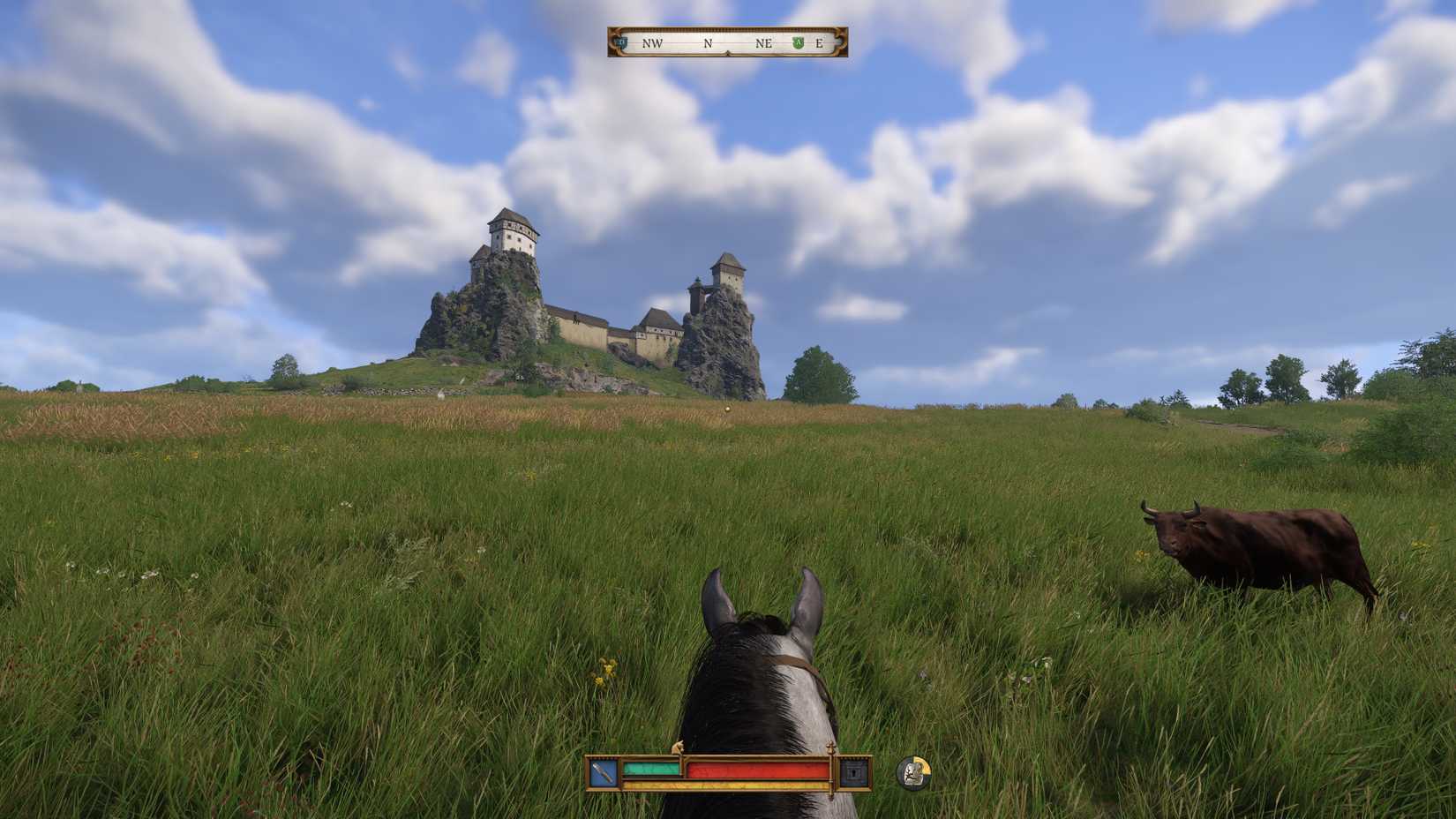This screenshot has height=819, width=1456.
Task: Click the golden horse ornament above the stat bars
Action: coord(679,748)
